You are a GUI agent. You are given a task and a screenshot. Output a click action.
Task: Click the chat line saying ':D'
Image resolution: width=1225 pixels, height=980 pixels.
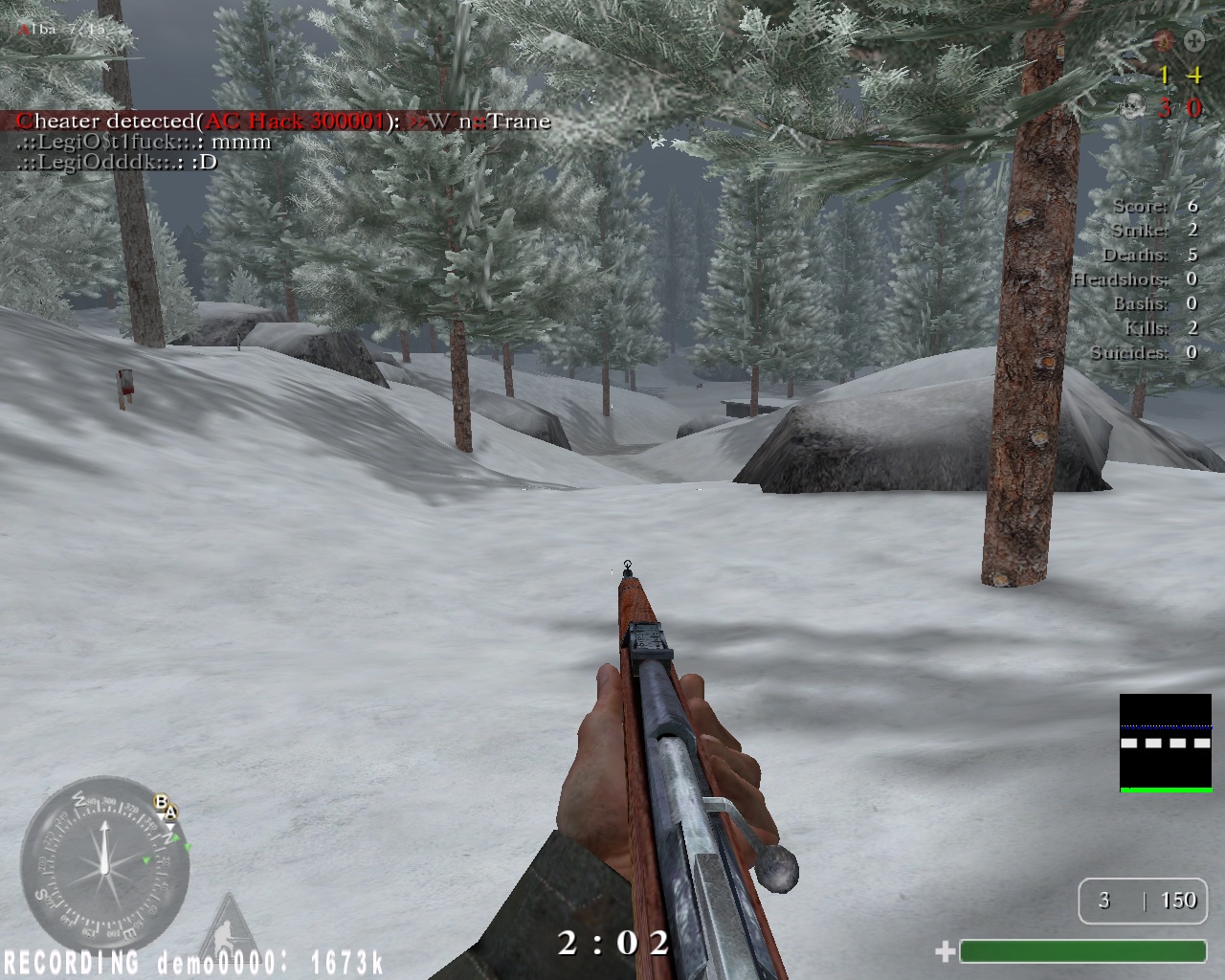(x=117, y=162)
